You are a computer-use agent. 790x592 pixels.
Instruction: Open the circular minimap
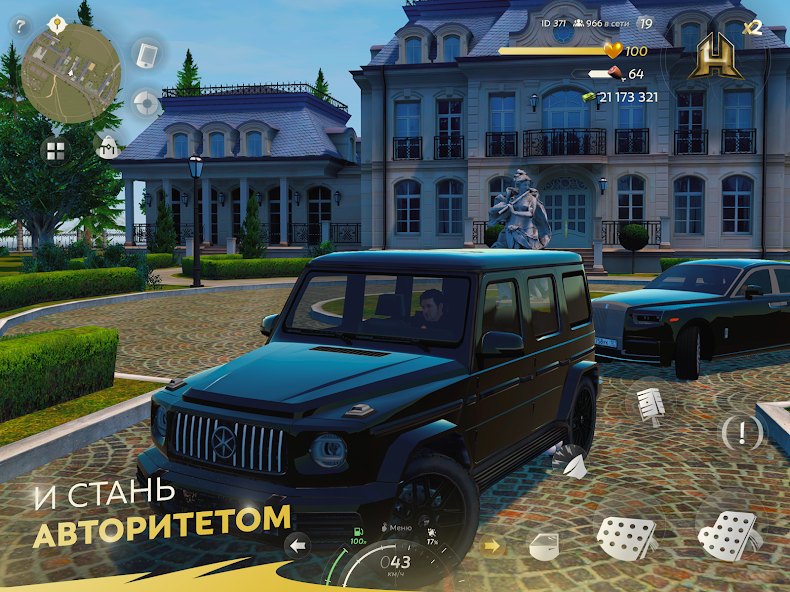pos(71,72)
